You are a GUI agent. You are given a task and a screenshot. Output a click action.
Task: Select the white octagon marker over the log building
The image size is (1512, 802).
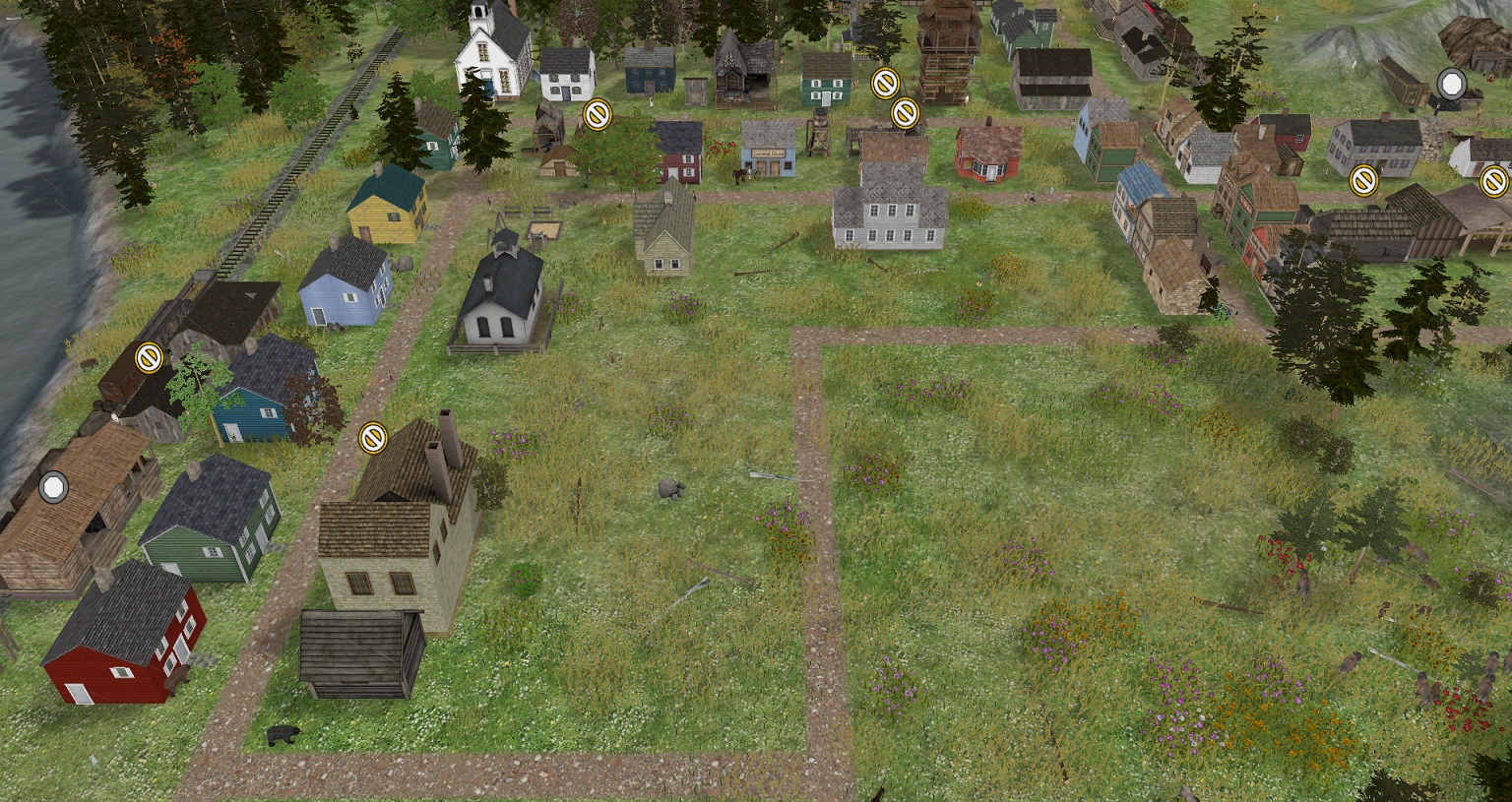click(x=53, y=486)
